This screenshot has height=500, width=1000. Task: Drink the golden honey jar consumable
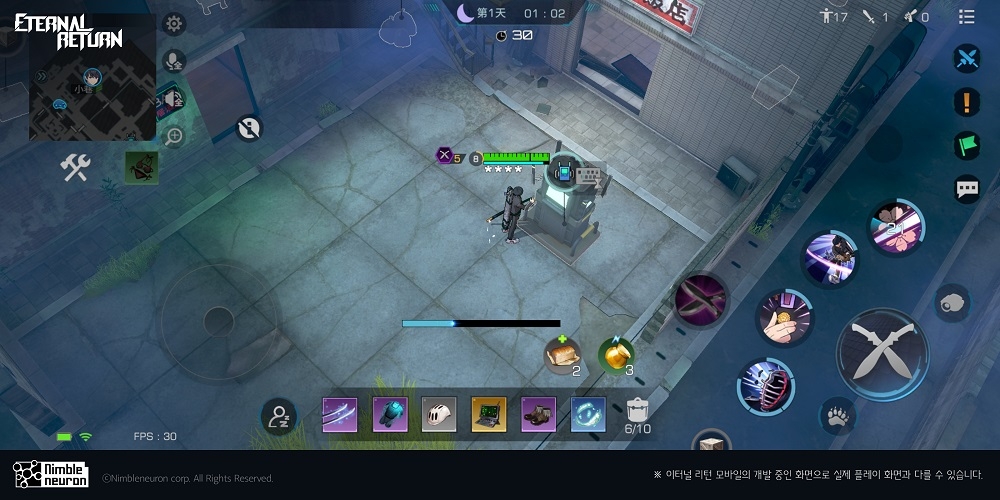(616, 354)
